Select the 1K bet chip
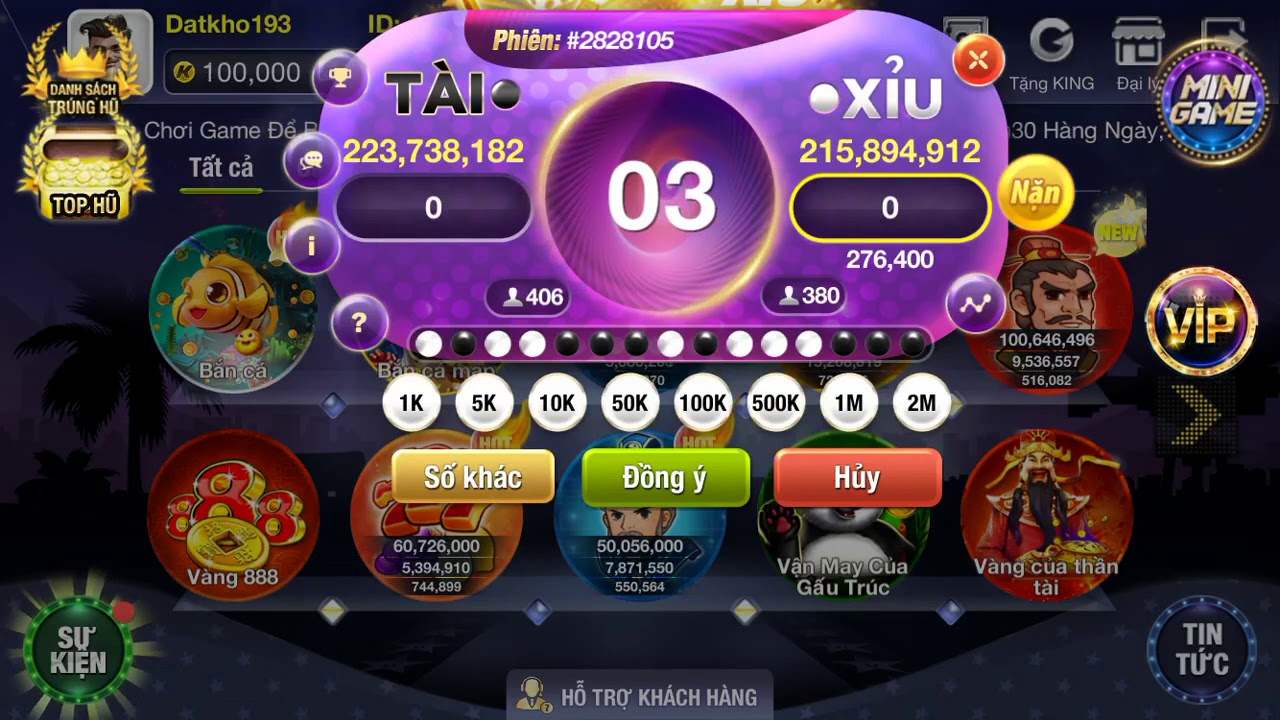Screen dimensions: 1280x720 point(411,403)
